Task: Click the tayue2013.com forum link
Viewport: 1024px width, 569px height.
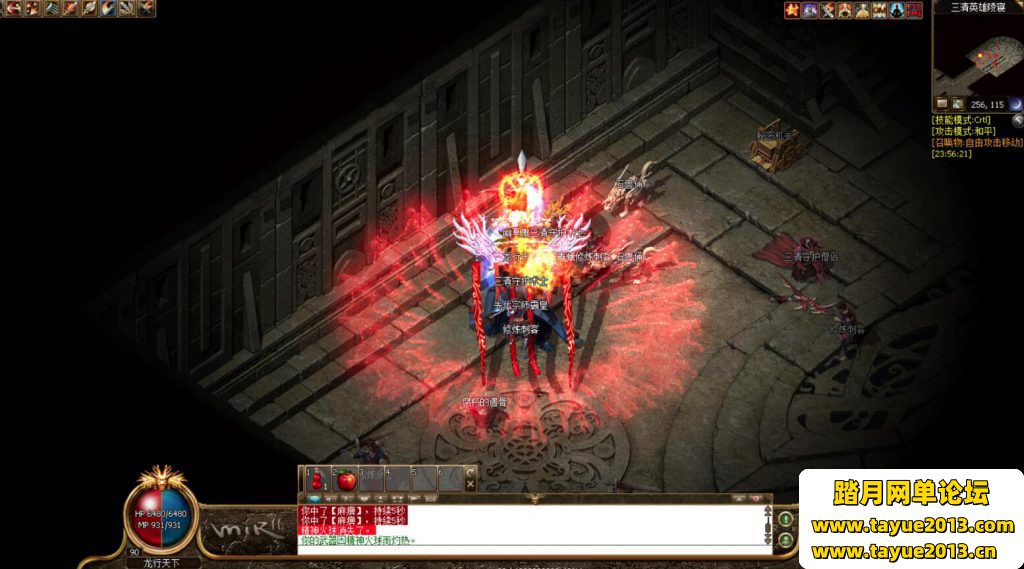Action: (x=912, y=526)
